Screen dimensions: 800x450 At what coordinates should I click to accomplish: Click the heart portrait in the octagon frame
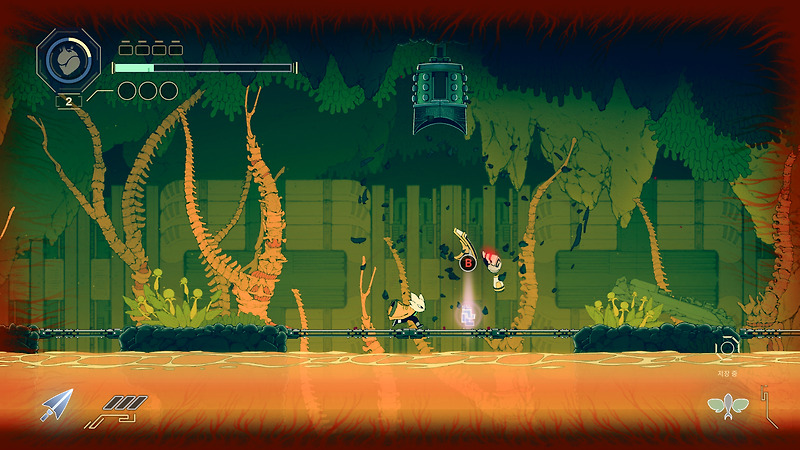coord(69,60)
